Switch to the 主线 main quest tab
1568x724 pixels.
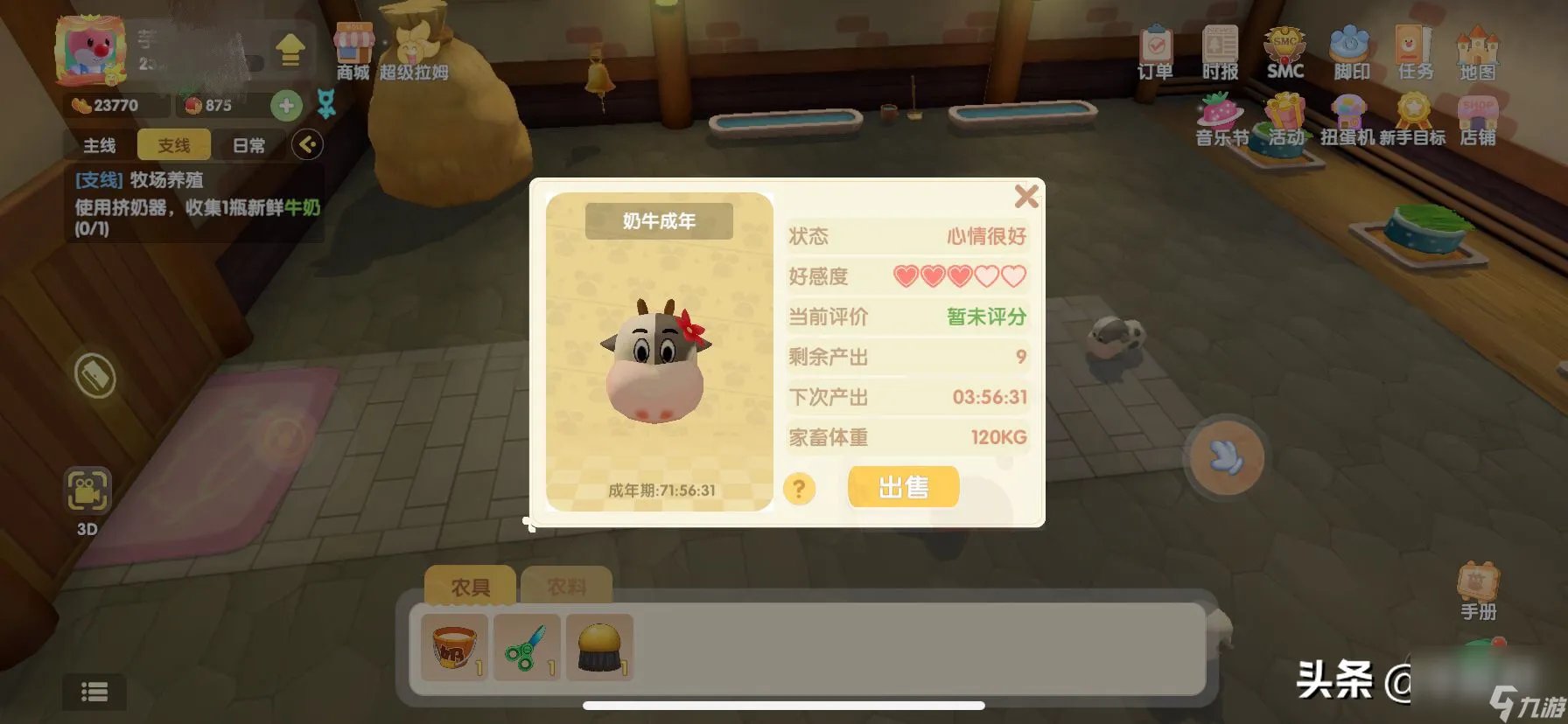point(100,145)
